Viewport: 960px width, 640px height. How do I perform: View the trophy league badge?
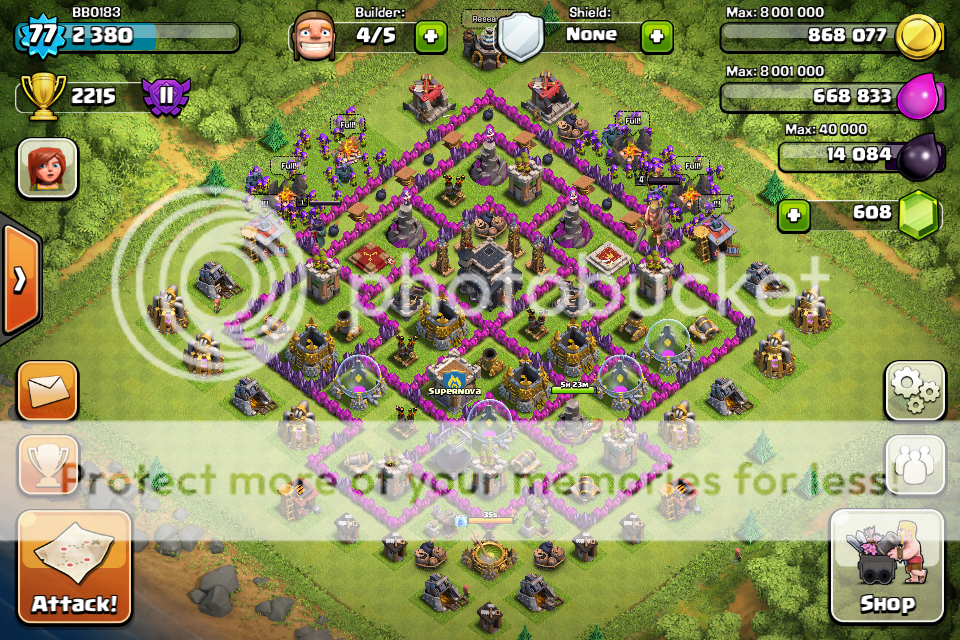tap(160, 97)
